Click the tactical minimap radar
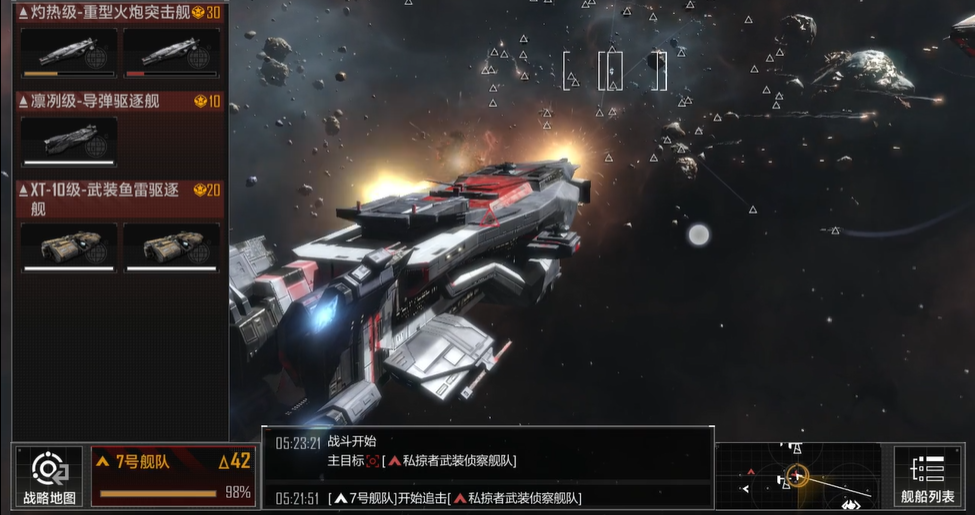Image resolution: width=975 pixels, height=515 pixels. click(799, 476)
